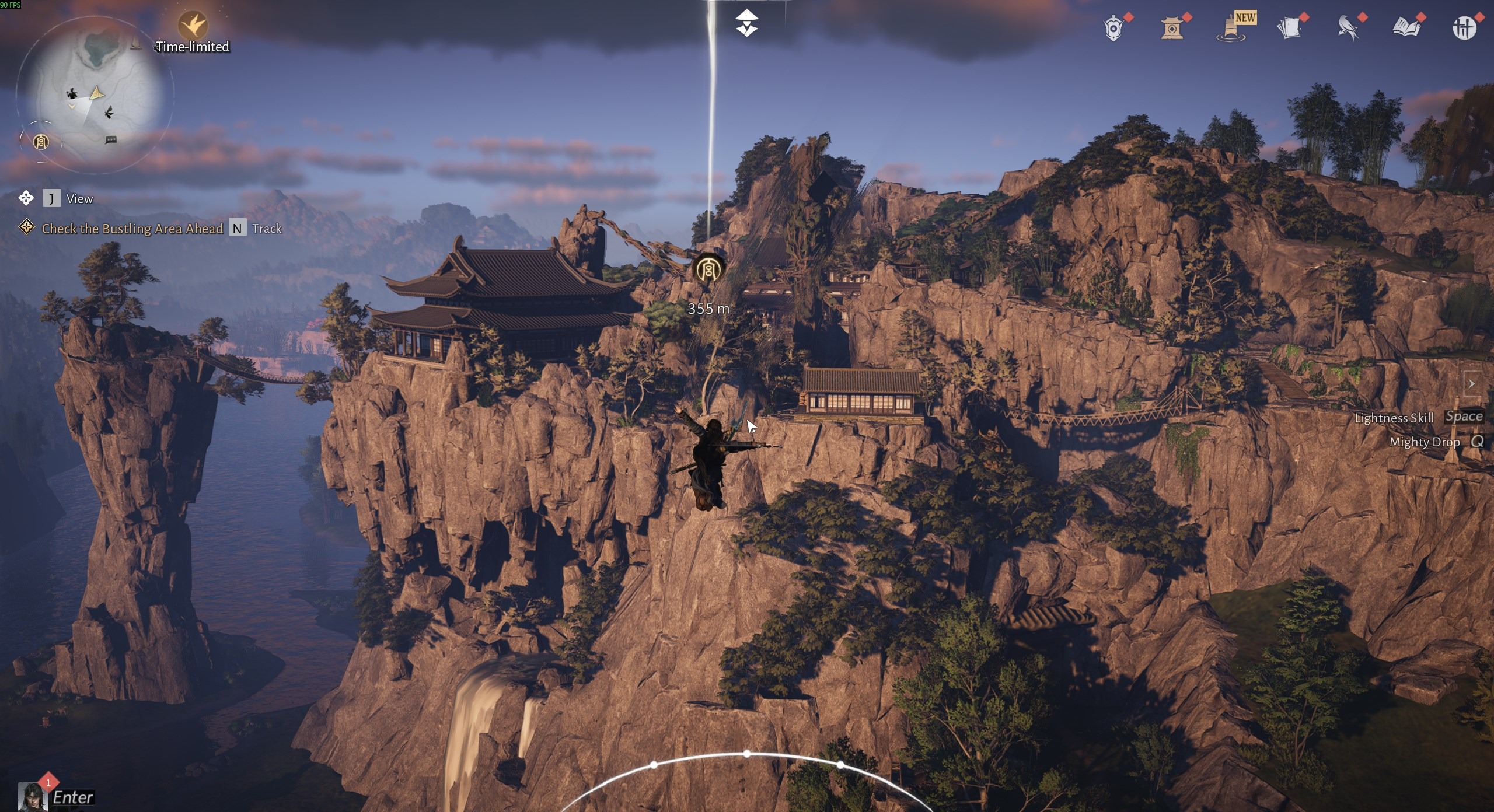Open the Check the Bustling Area Ahead quest
The image size is (1494, 812).
pyautogui.click(x=132, y=229)
